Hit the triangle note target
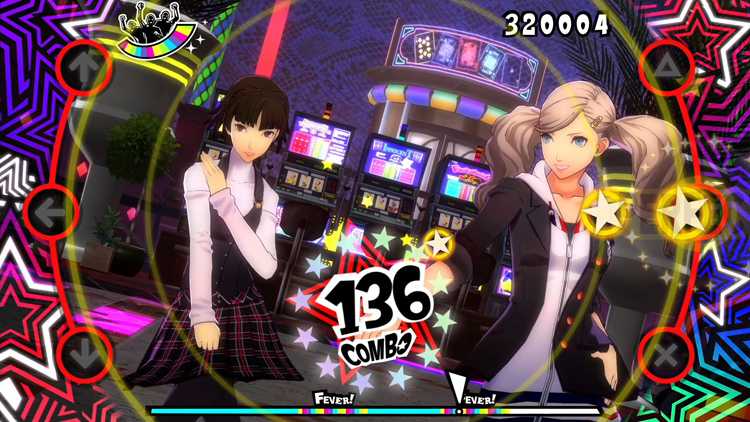750x422 pixels. tap(665, 68)
